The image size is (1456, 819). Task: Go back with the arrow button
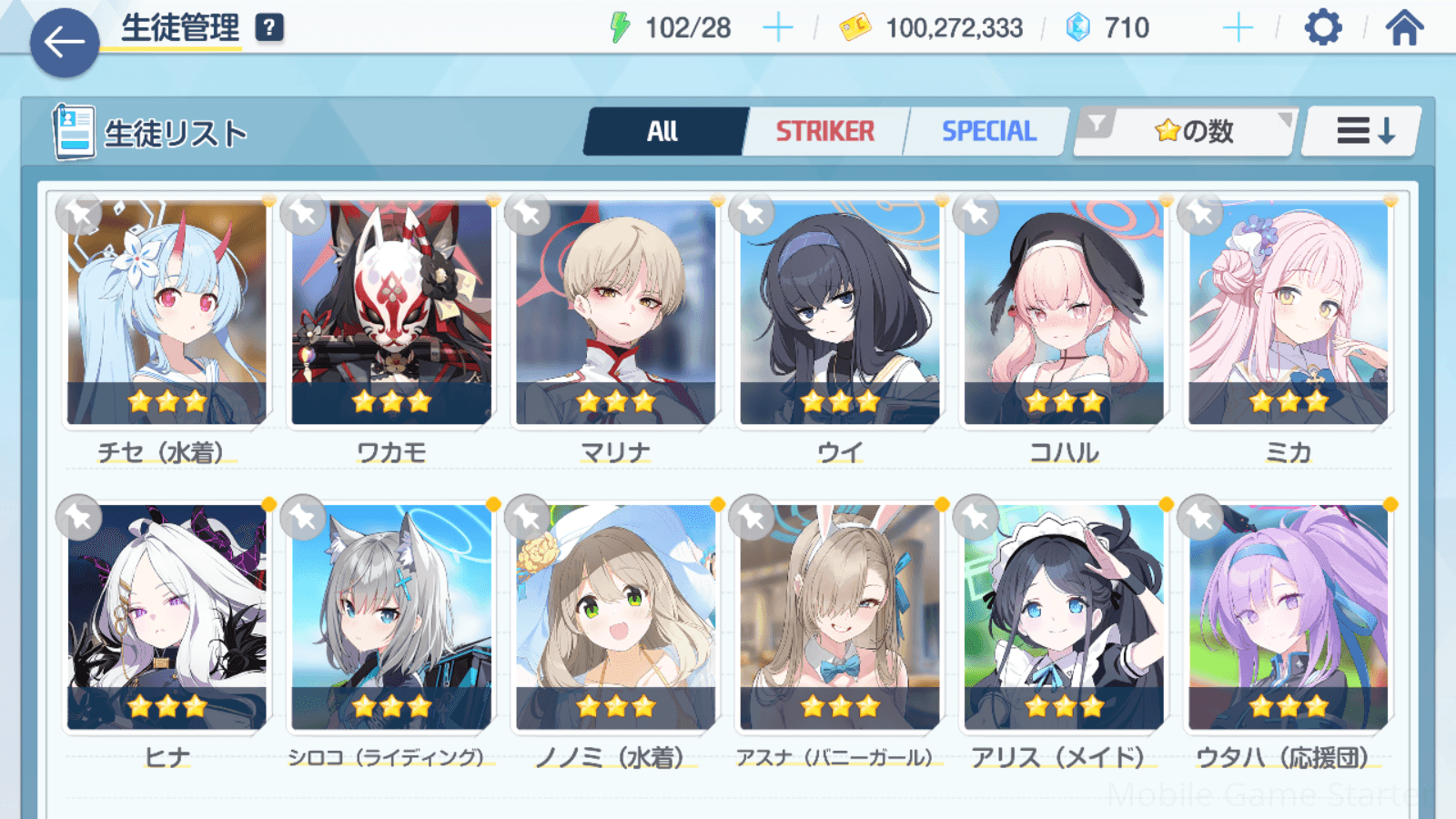pyautogui.click(x=65, y=42)
